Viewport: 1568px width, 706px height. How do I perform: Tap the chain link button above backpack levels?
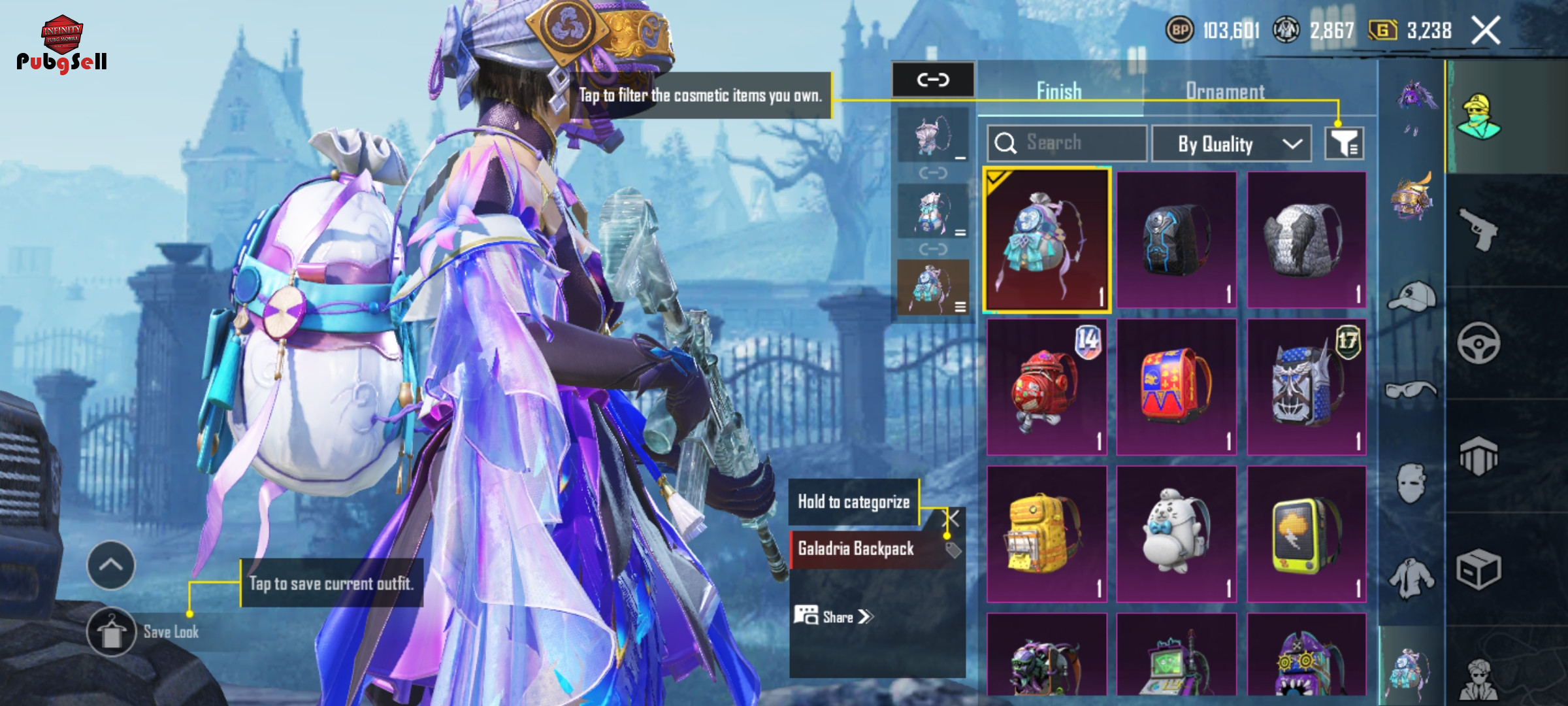pos(933,80)
